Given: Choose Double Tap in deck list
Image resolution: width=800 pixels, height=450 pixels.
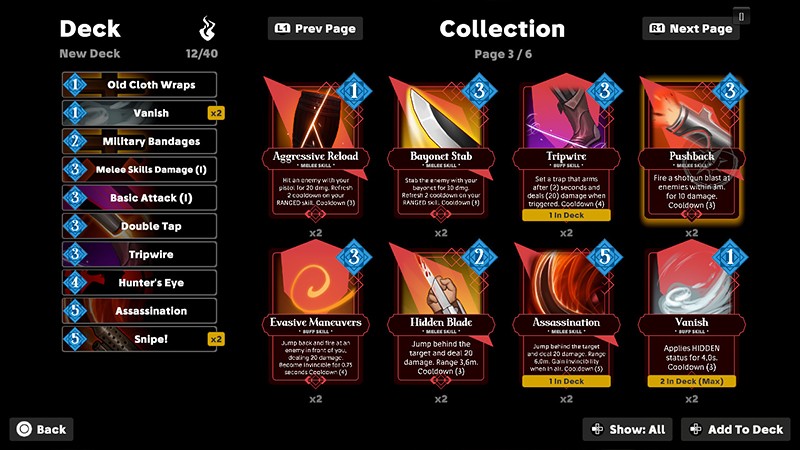Looking at the screenshot, I should tap(140, 226).
